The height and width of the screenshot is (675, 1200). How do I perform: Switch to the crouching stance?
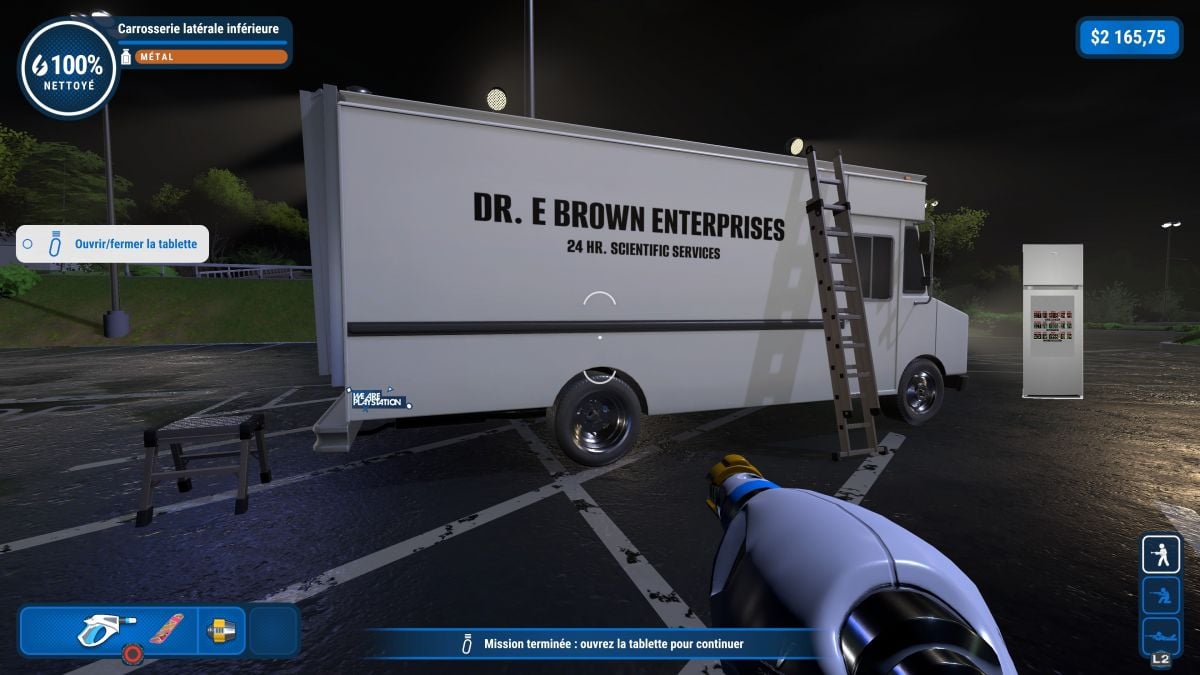coord(1161,596)
